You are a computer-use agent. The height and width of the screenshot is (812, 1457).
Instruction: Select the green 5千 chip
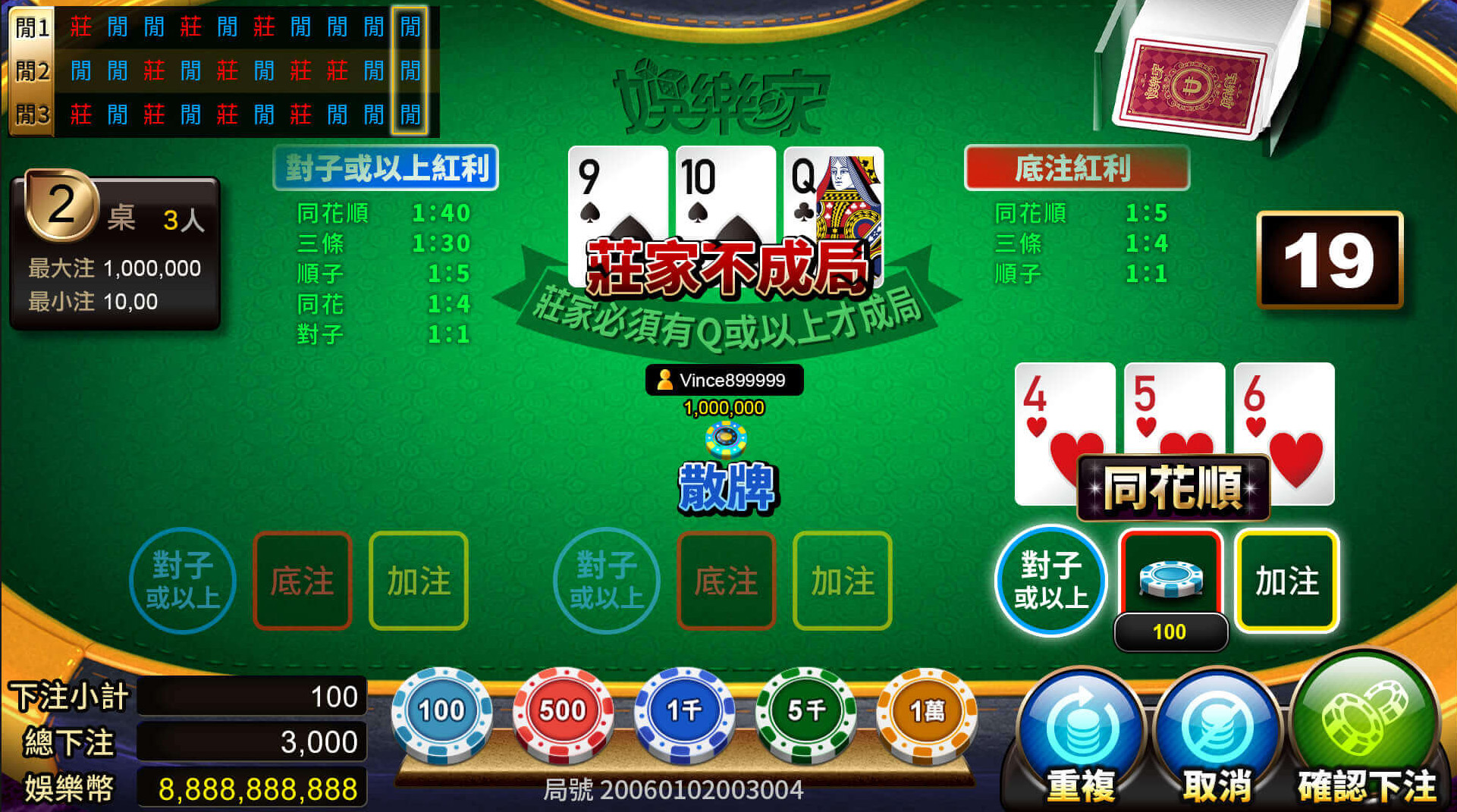(x=802, y=711)
